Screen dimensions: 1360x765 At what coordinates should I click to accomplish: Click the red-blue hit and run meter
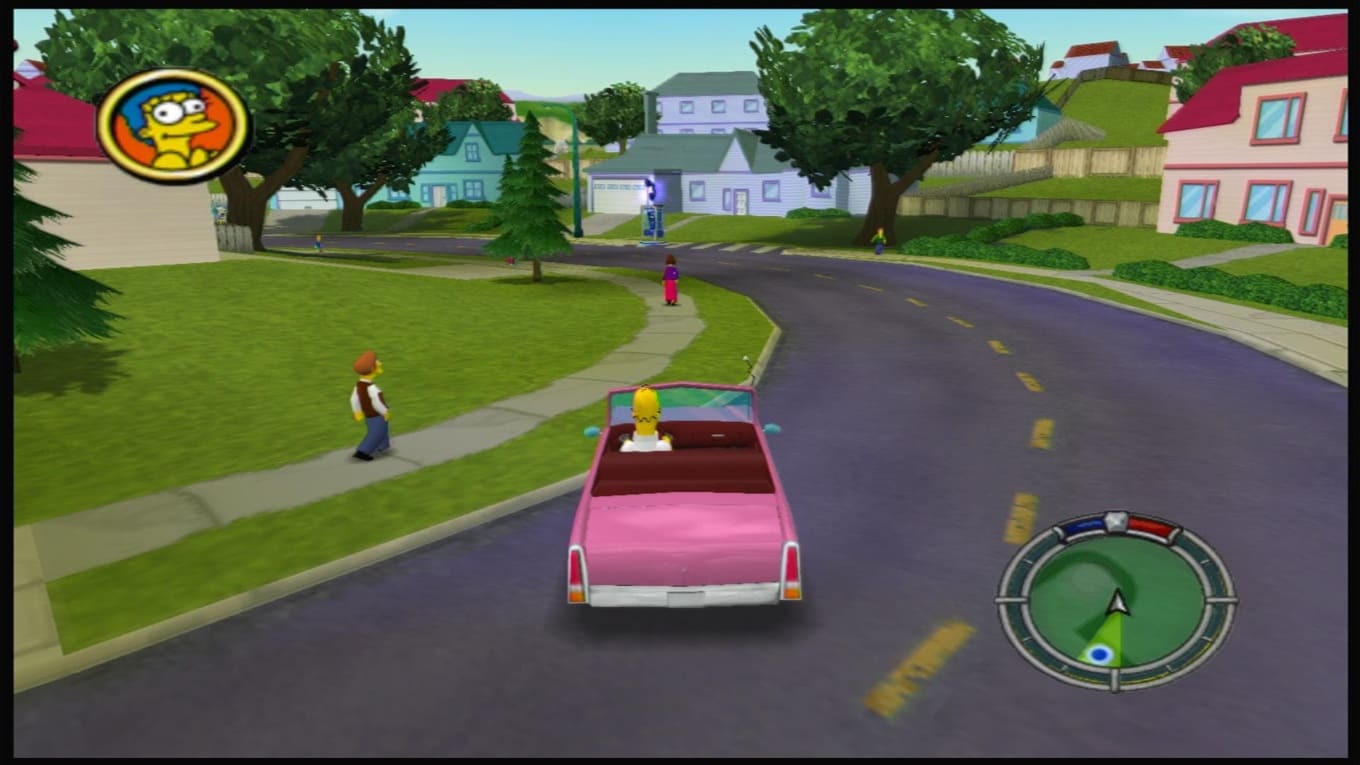tap(1117, 526)
